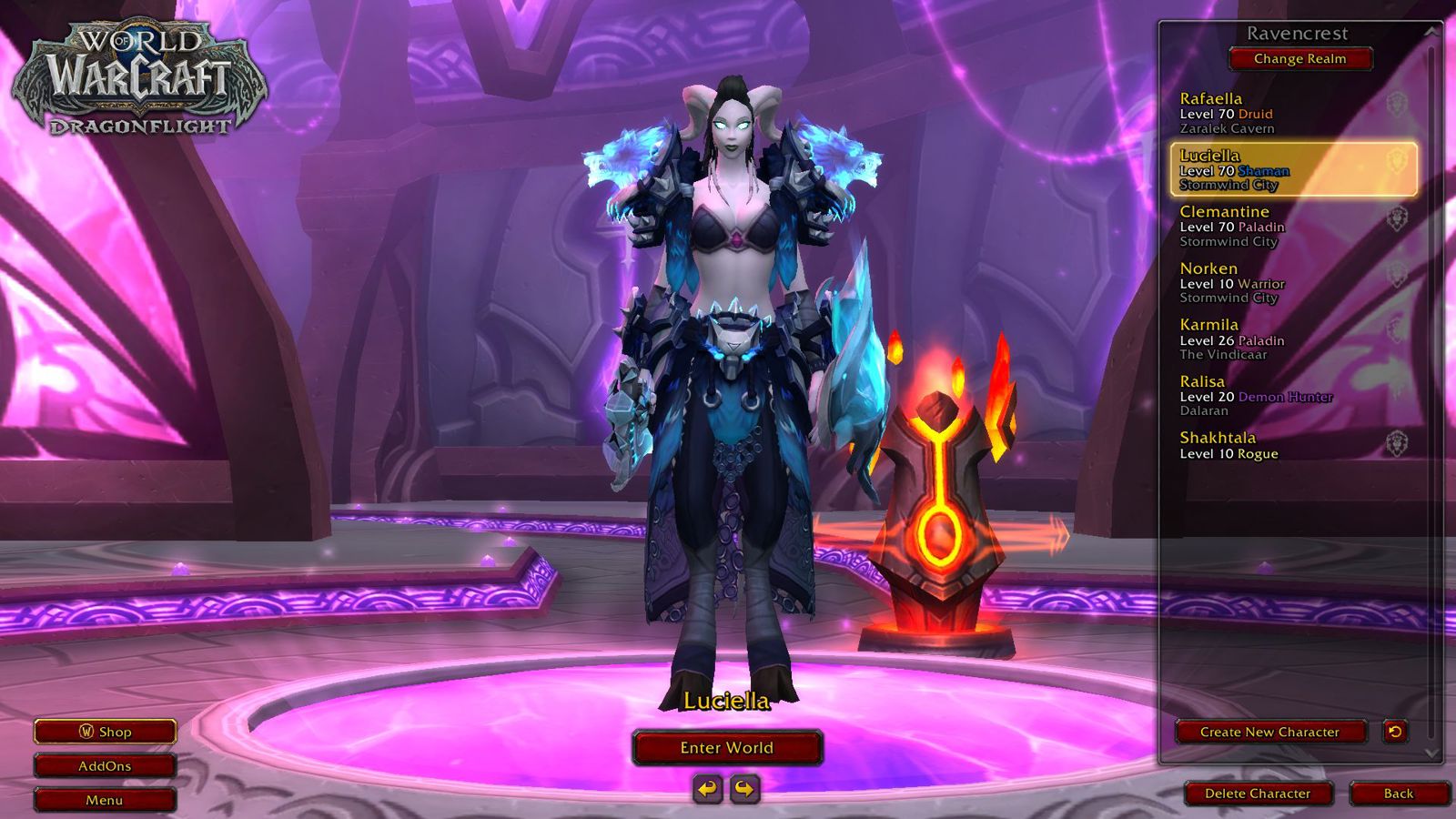Open the Change Realm list
Image resolution: width=1456 pixels, height=819 pixels.
1299,59
